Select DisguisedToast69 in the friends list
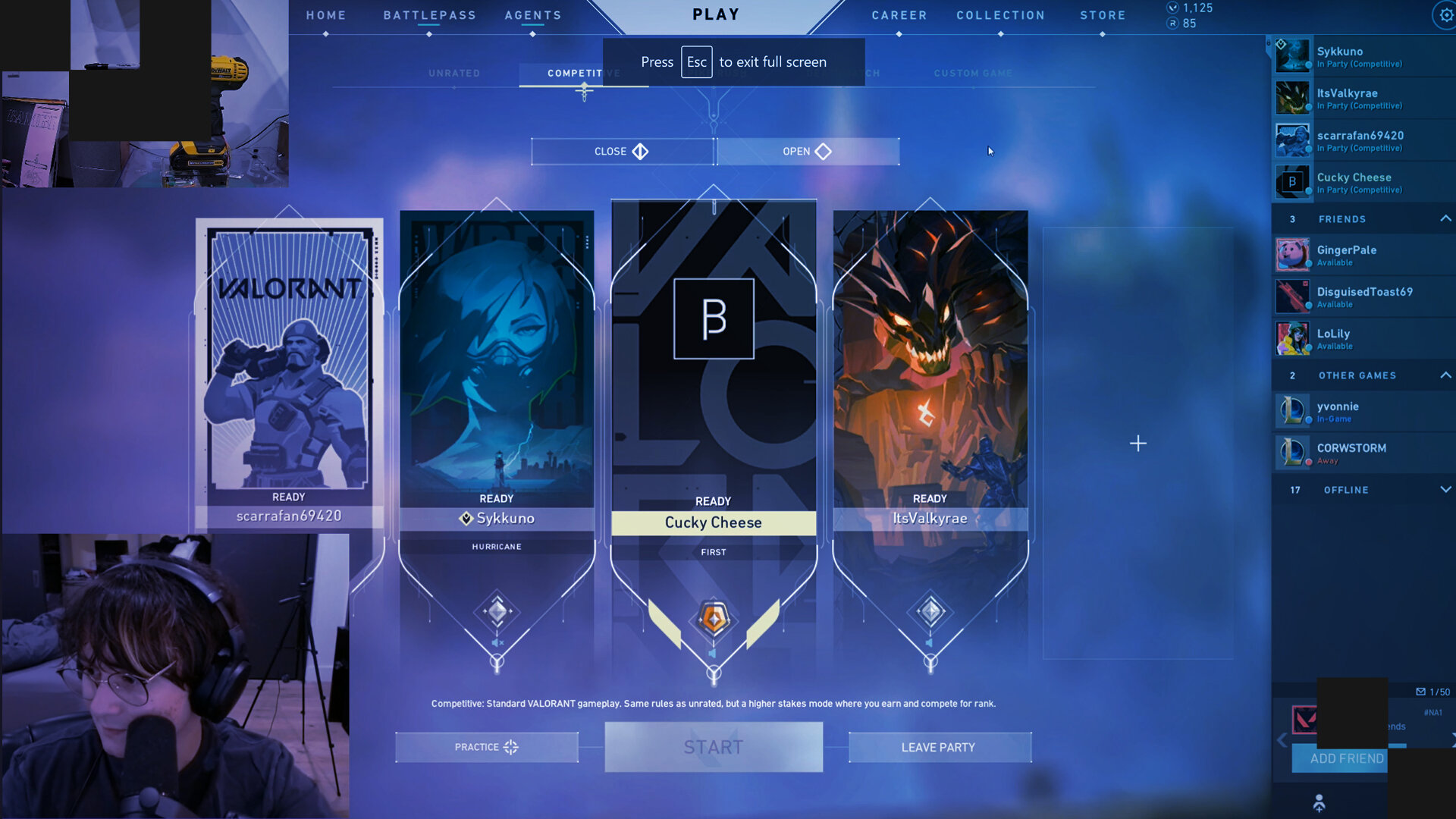 point(1363,297)
